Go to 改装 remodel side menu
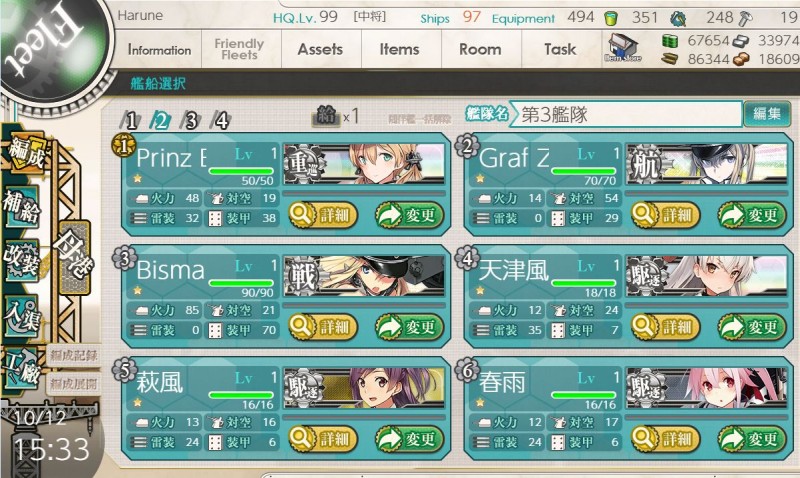The image size is (800, 478). 21,260
